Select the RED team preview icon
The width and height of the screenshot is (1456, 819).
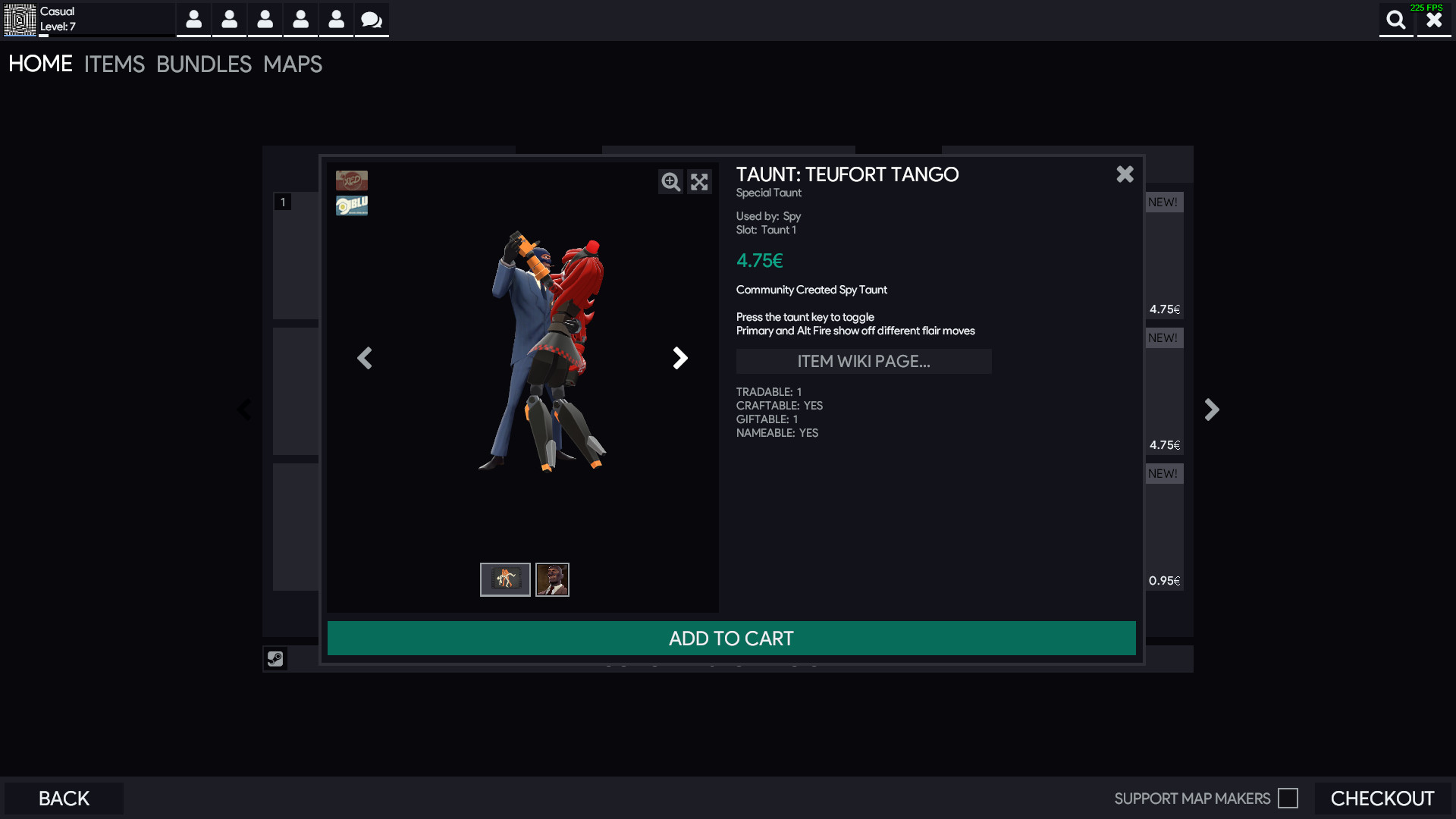click(352, 180)
